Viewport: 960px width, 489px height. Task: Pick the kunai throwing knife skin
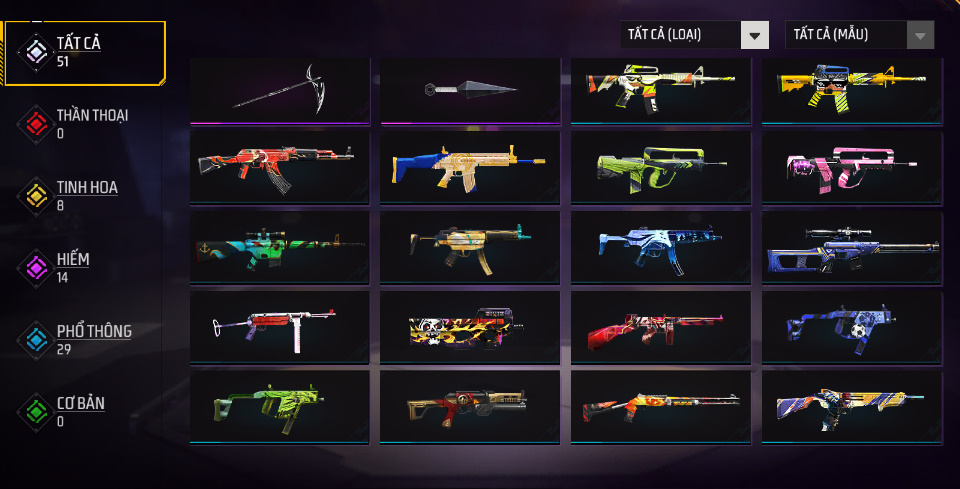point(470,91)
